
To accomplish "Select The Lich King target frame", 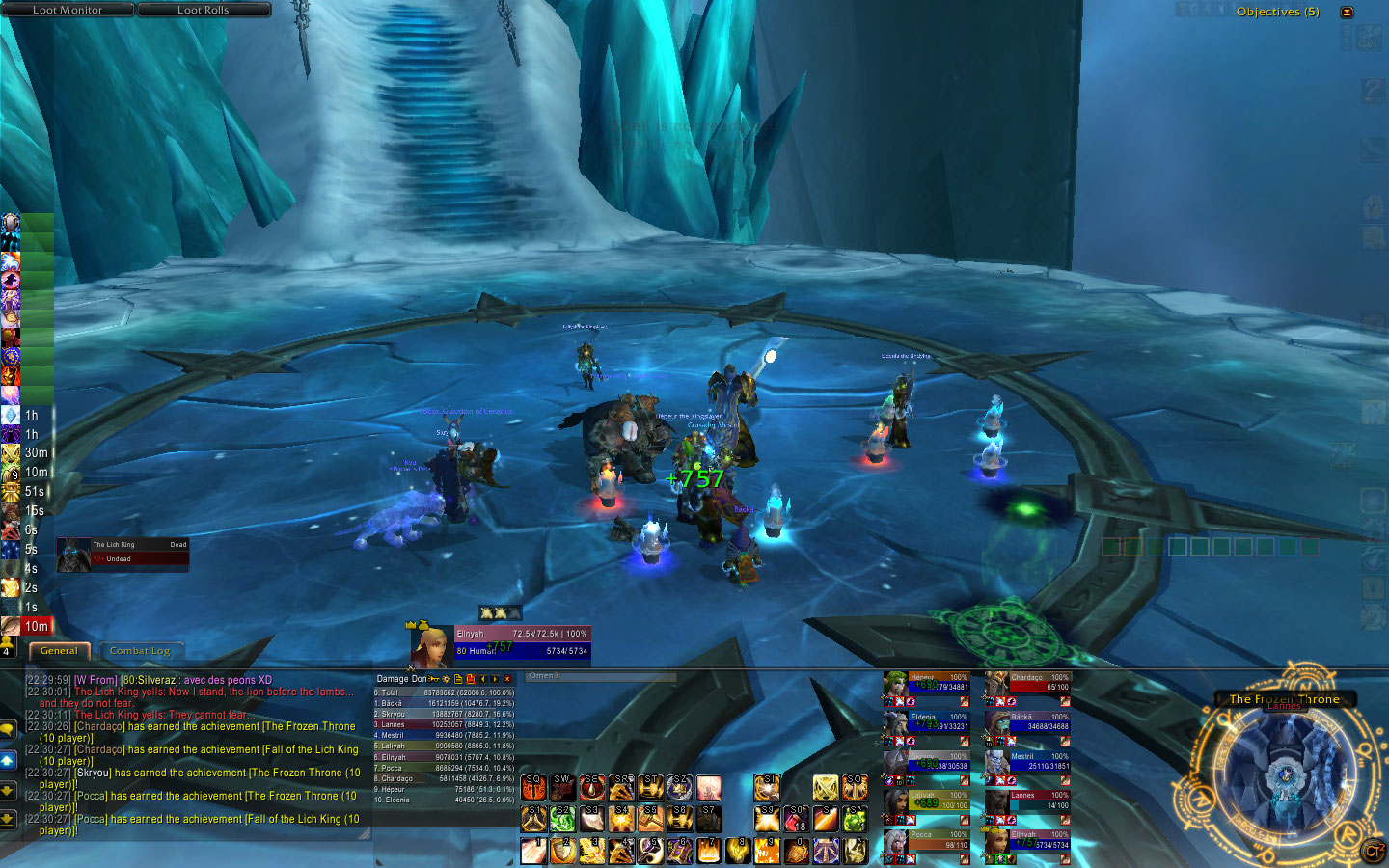I will tap(123, 554).
